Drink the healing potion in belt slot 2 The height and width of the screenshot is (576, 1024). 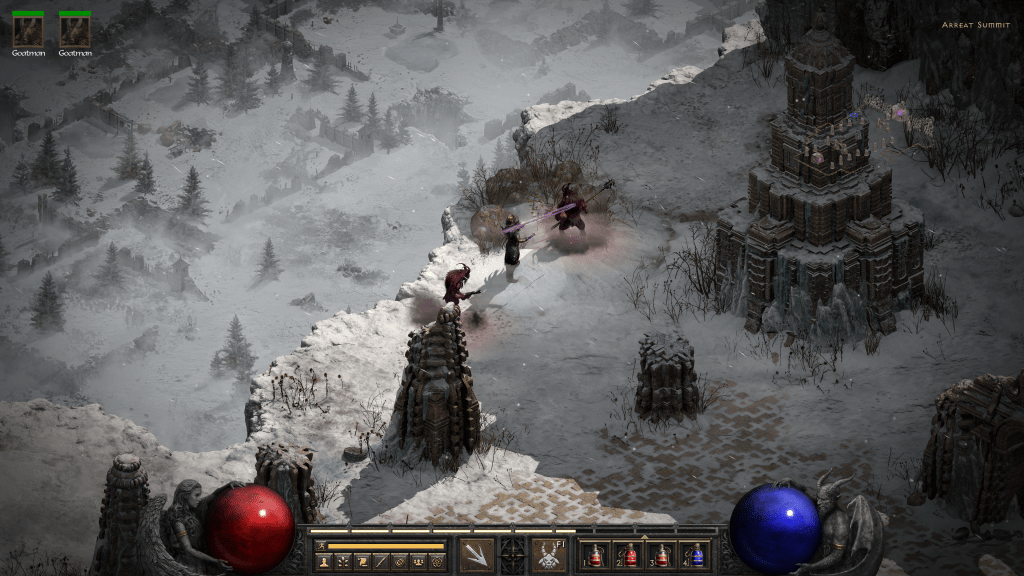coord(630,555)
